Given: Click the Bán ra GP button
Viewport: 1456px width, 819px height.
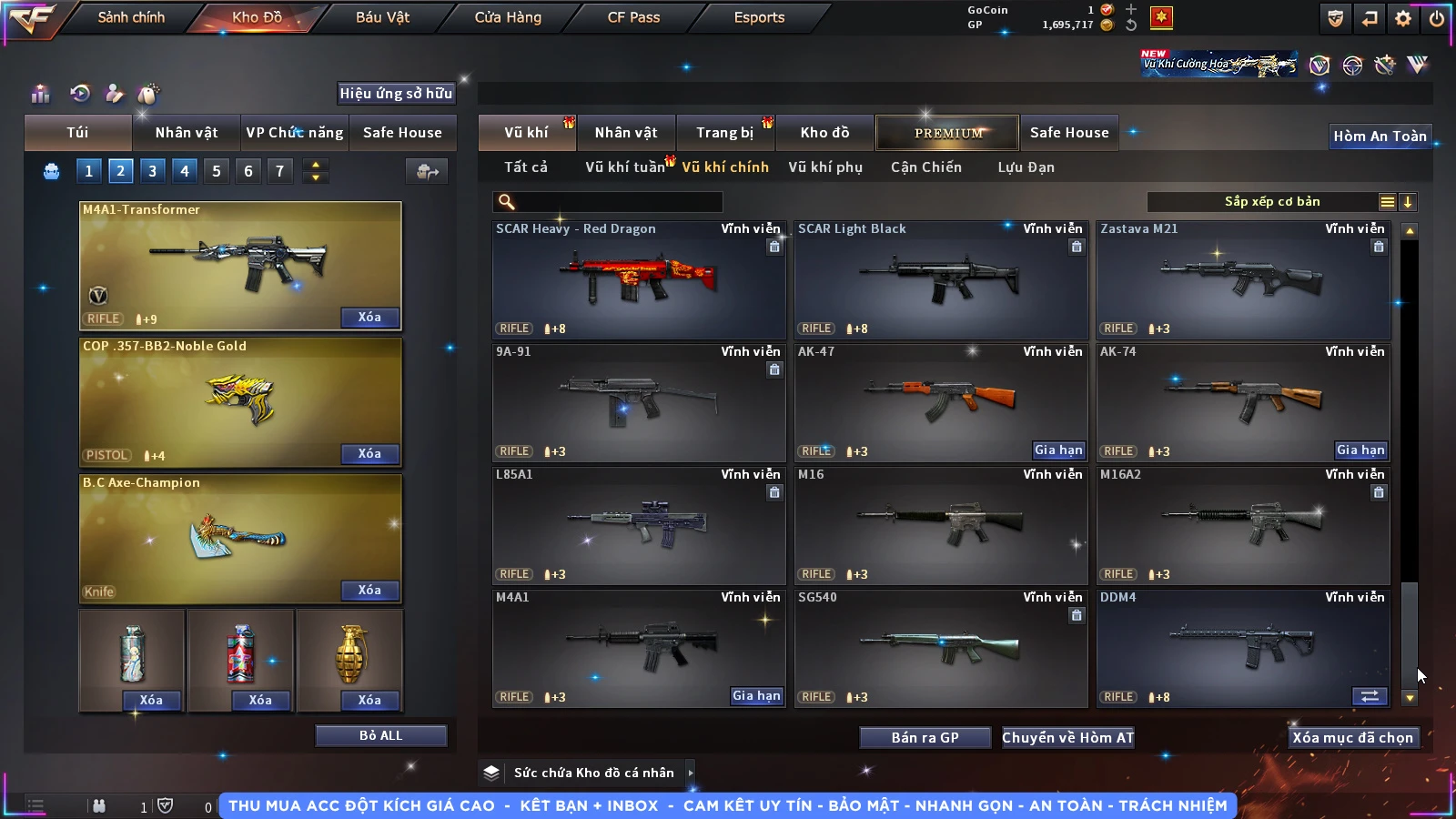Looking at the screenshot, I should coord(925,738).
